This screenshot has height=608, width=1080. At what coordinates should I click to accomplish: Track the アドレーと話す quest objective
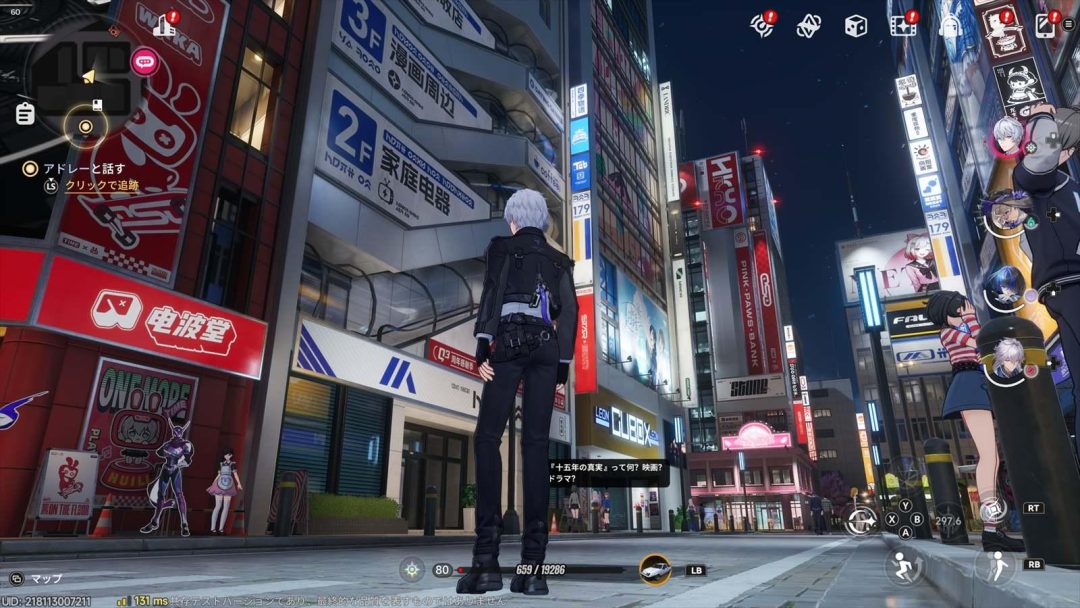pos(88,185)
